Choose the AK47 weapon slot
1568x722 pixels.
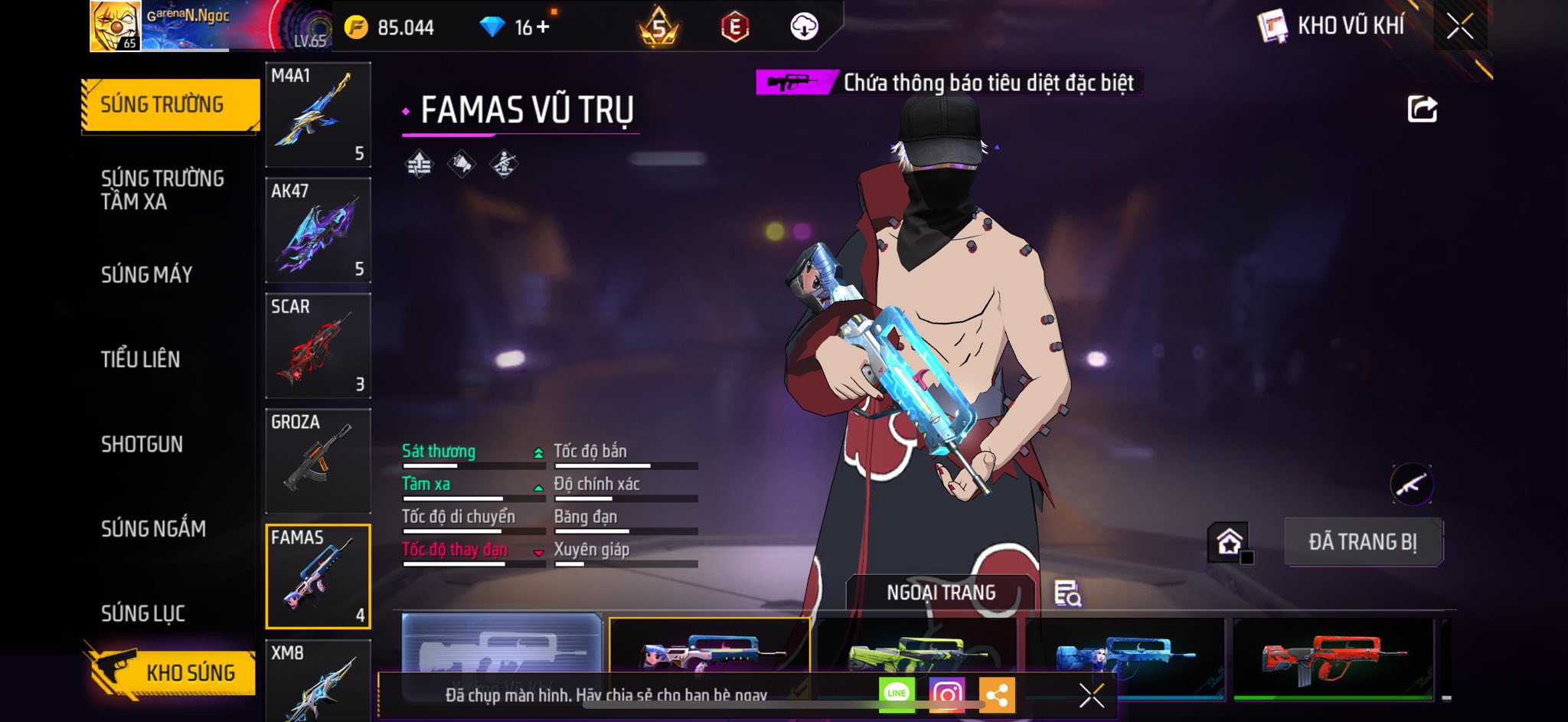318,230
